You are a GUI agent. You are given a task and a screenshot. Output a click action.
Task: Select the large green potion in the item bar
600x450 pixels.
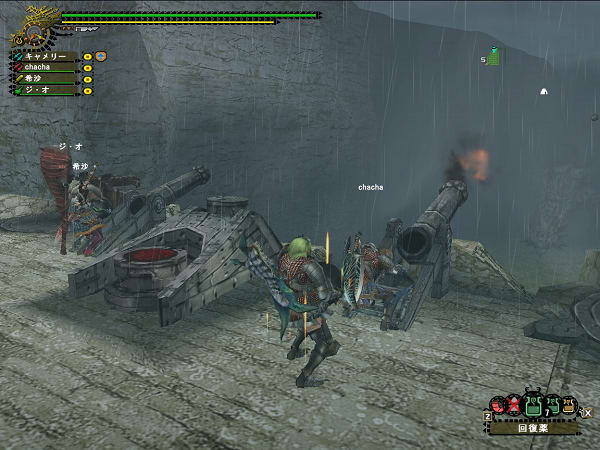coord(533,406)
